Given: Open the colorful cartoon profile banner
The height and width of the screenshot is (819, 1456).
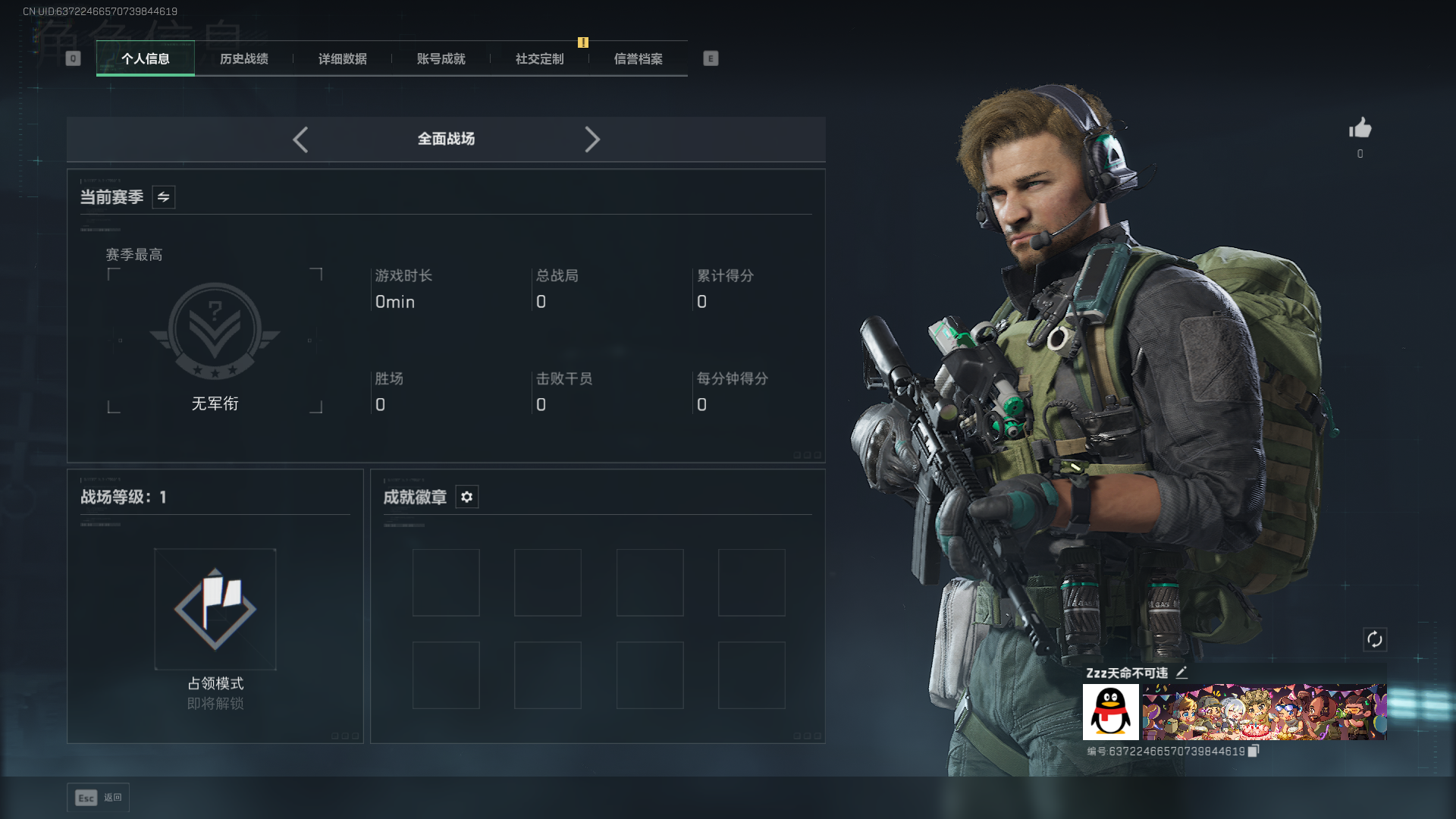Looking at the screenshot, I should point(1264,712).
